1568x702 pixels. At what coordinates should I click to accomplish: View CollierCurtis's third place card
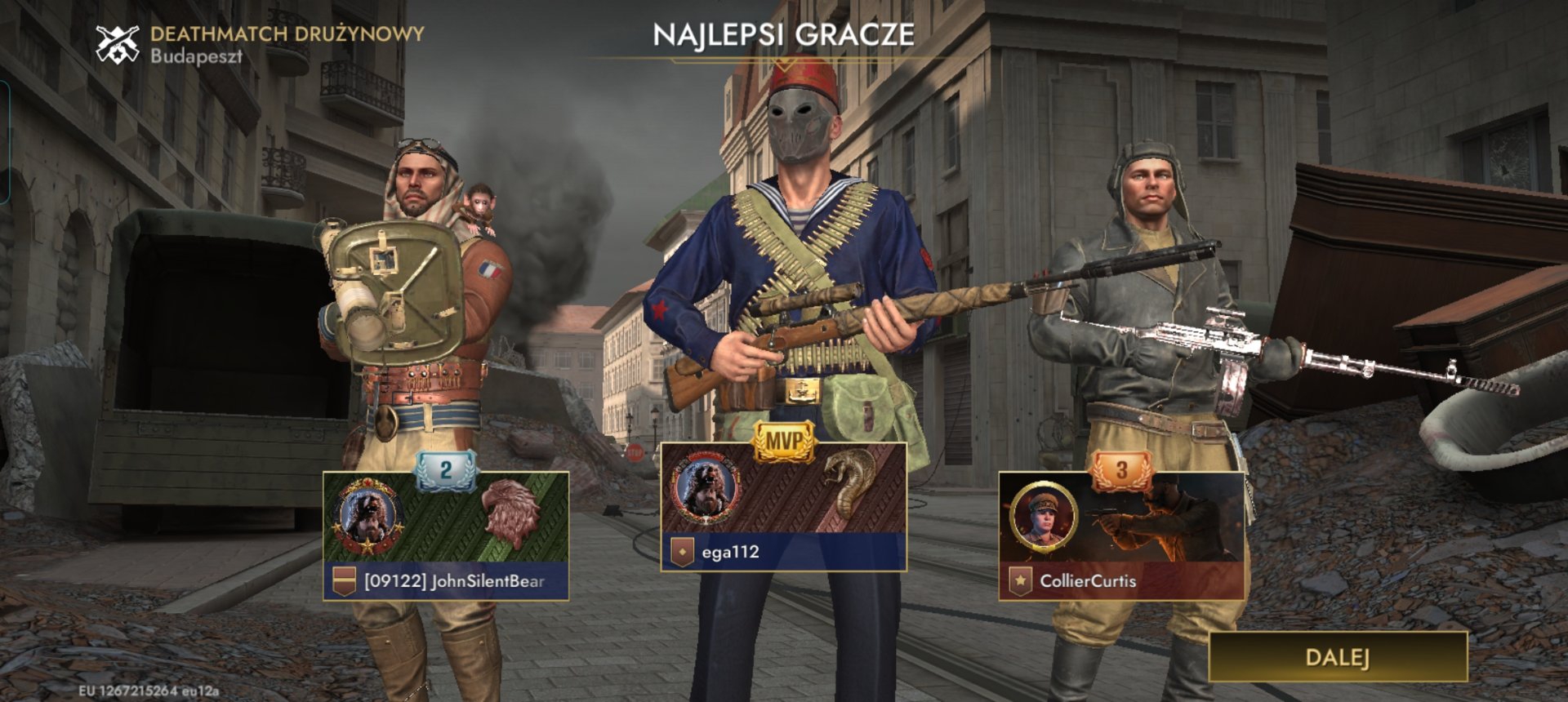click(1121, 536)
